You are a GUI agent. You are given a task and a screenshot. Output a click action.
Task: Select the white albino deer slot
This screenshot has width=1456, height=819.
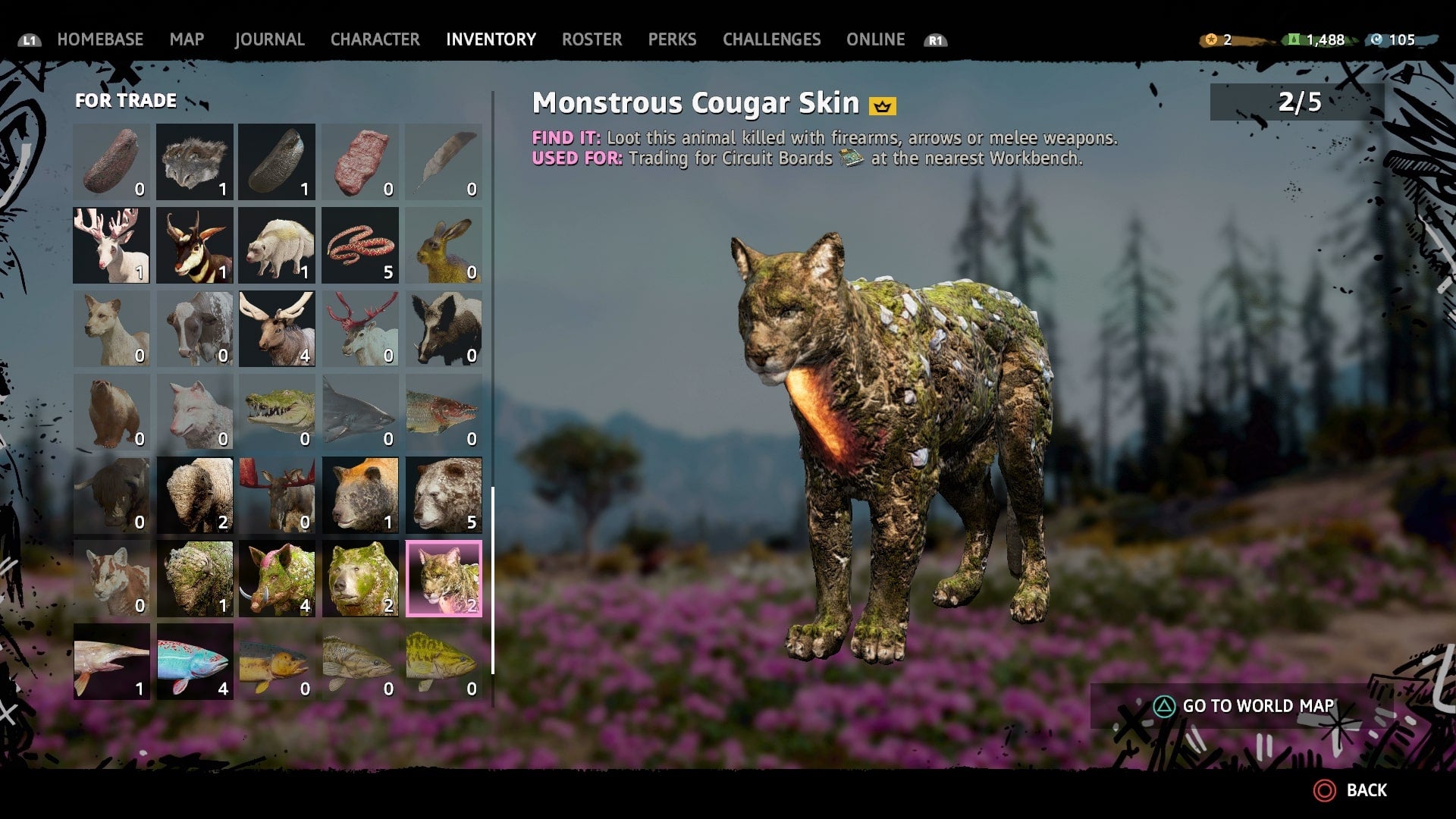pos(111,245)
